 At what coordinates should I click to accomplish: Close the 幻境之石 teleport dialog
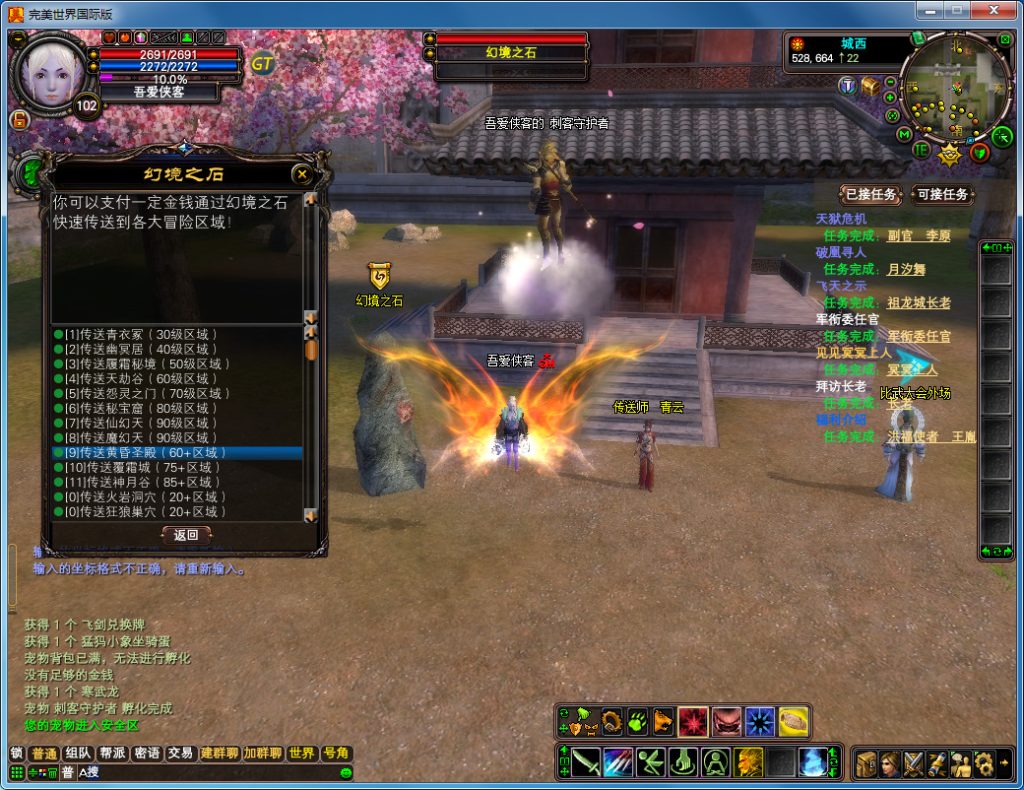tap(301, 174)
